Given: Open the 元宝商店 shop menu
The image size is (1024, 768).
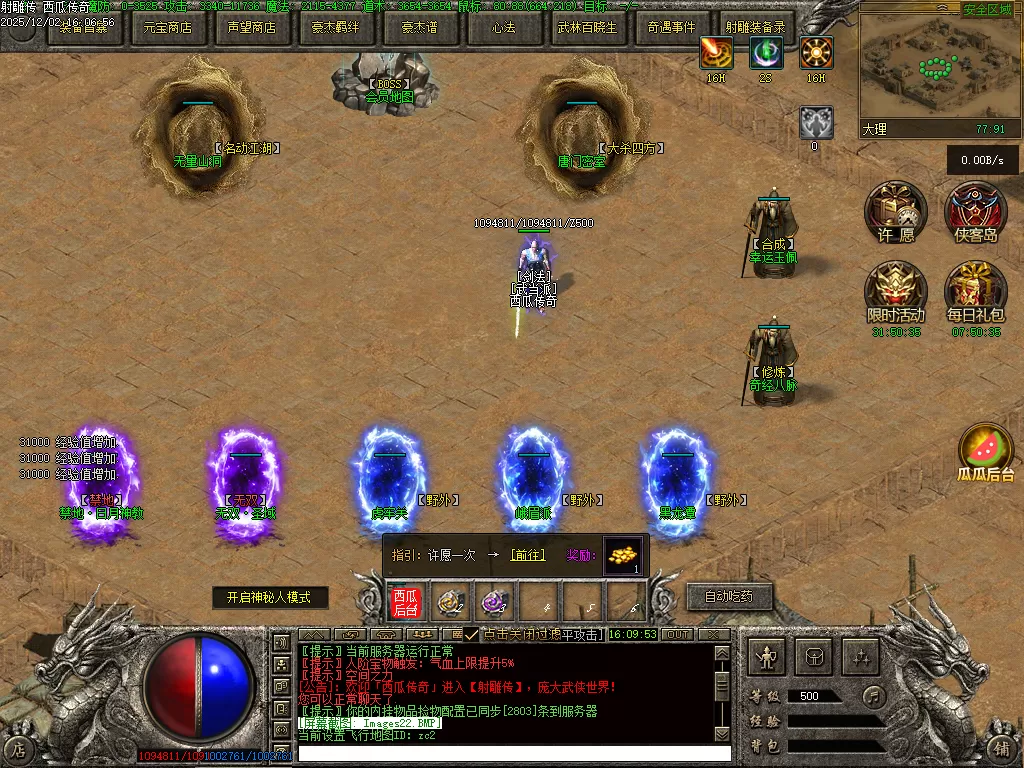Looking at the screenshot, I should tap(167, 28).
